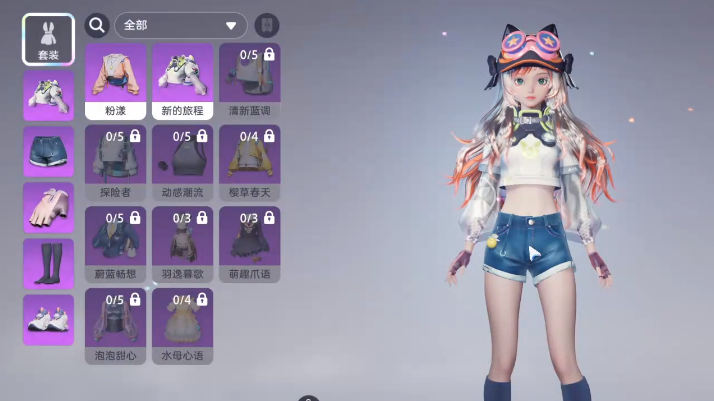The image size is (714, 401).
Task: Pick the locked 泡泡甜心 outfit
Action: tap(116, 325)
